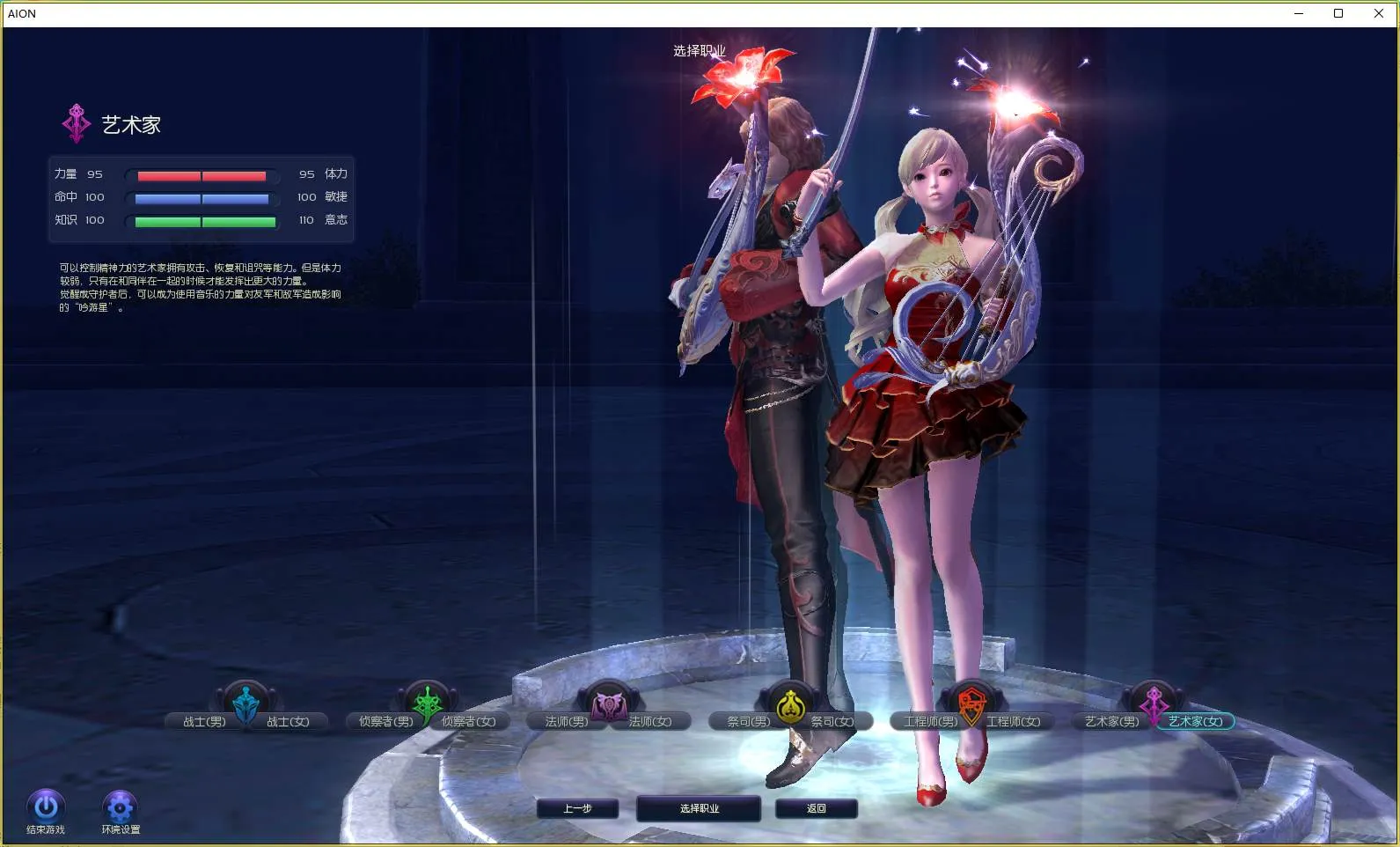The image size is (1400, 847).
Task: Confirm with the 选择职业 button
Action: pos(699,808)
